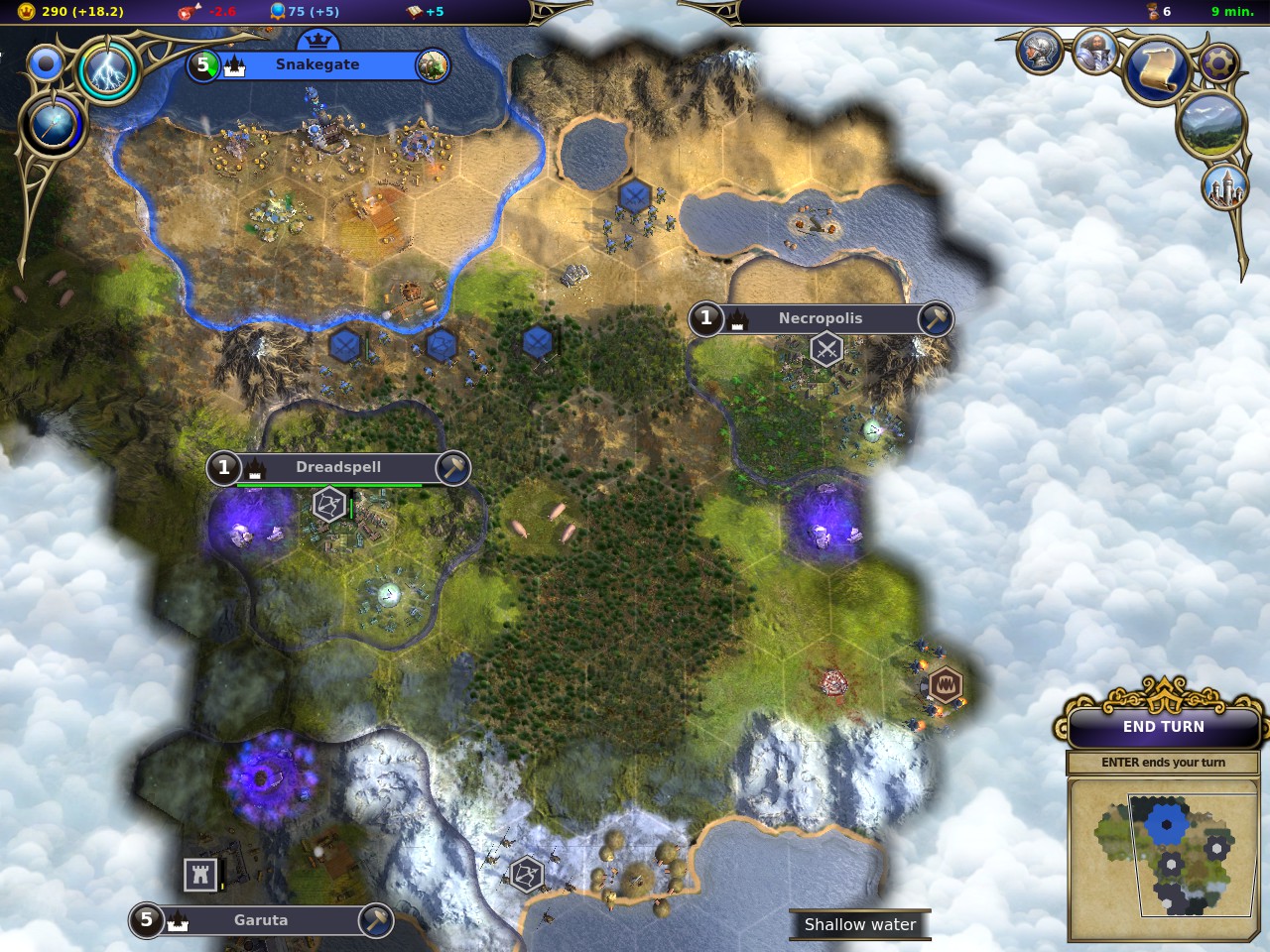
Task: End the current turn
Action: point(1163,727)
